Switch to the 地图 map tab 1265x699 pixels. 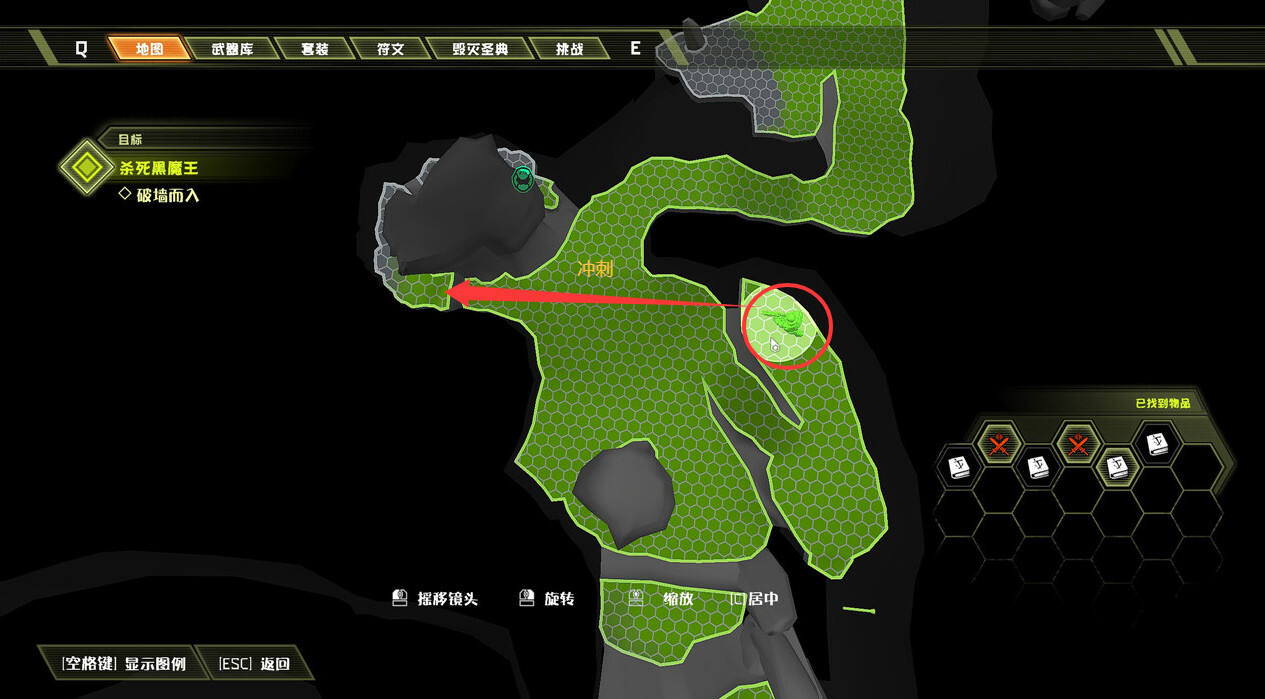[x=149, y=48]
